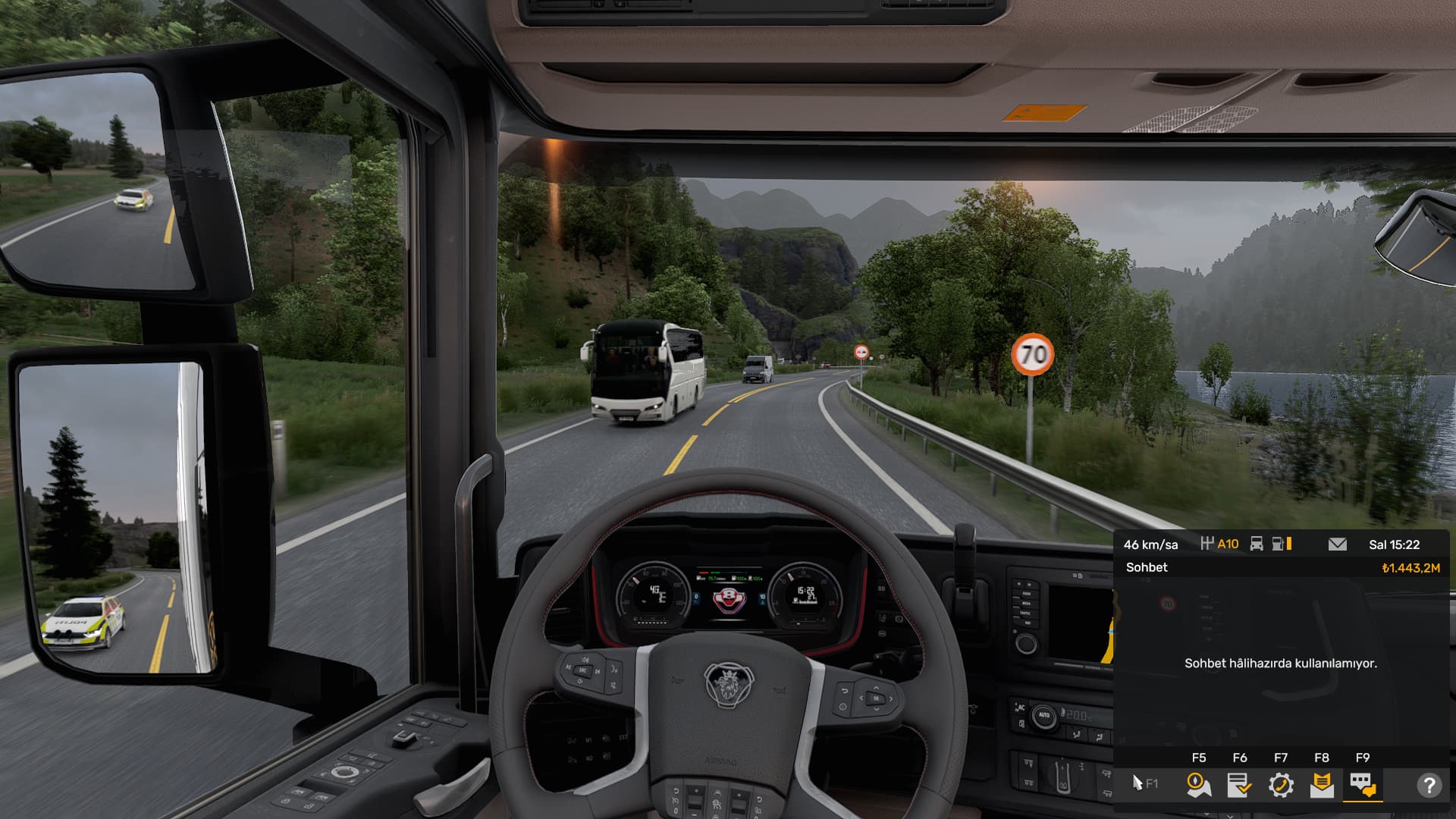This screenshot has height=819, width=1456.
Task: Open the gear and phone assistance tab
Action: pos(1280,785)
